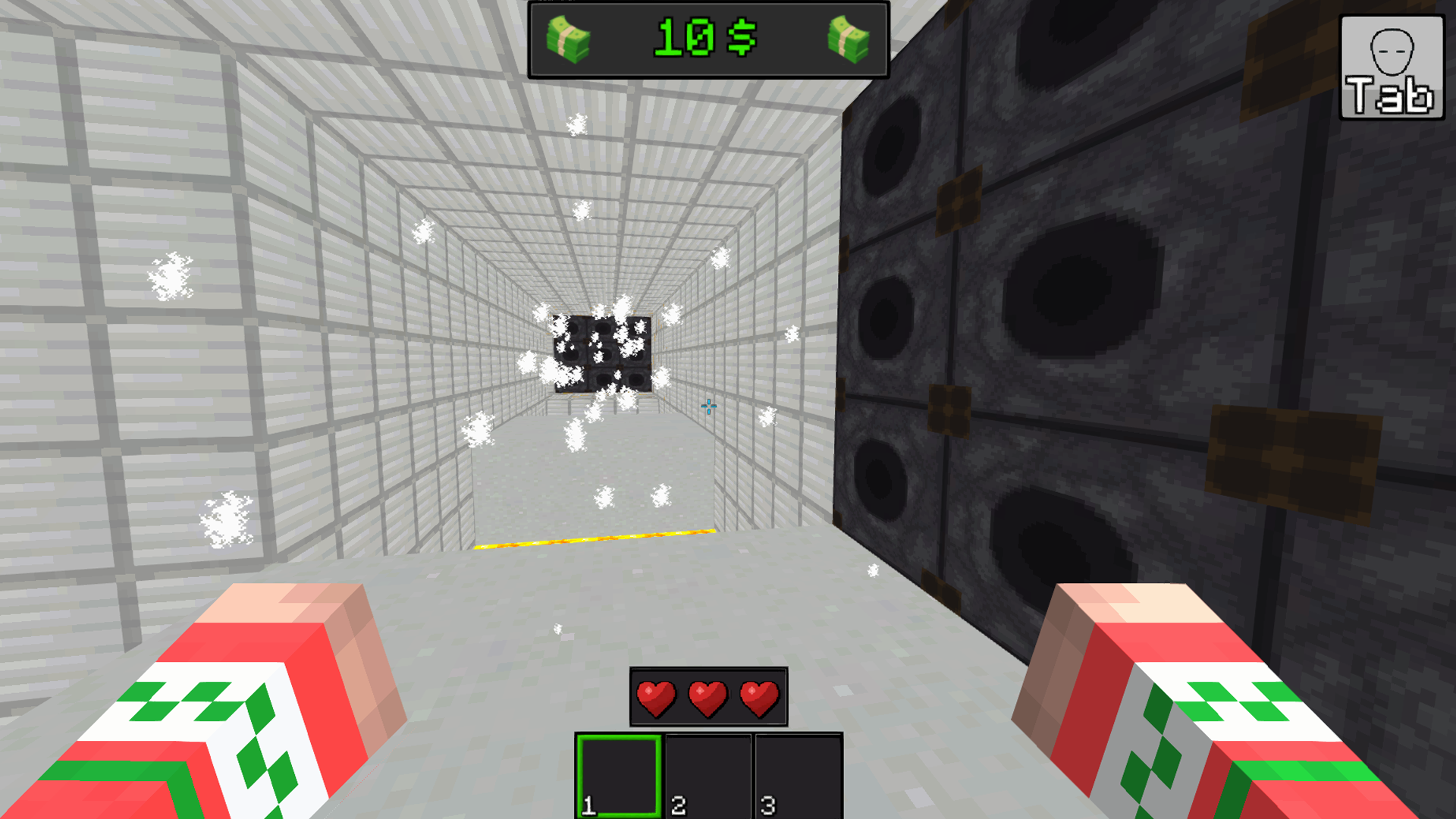The height and width of the screenshot is (819, 1456).
Task: Click the crosshair in screen center
Action: (709, 407)
